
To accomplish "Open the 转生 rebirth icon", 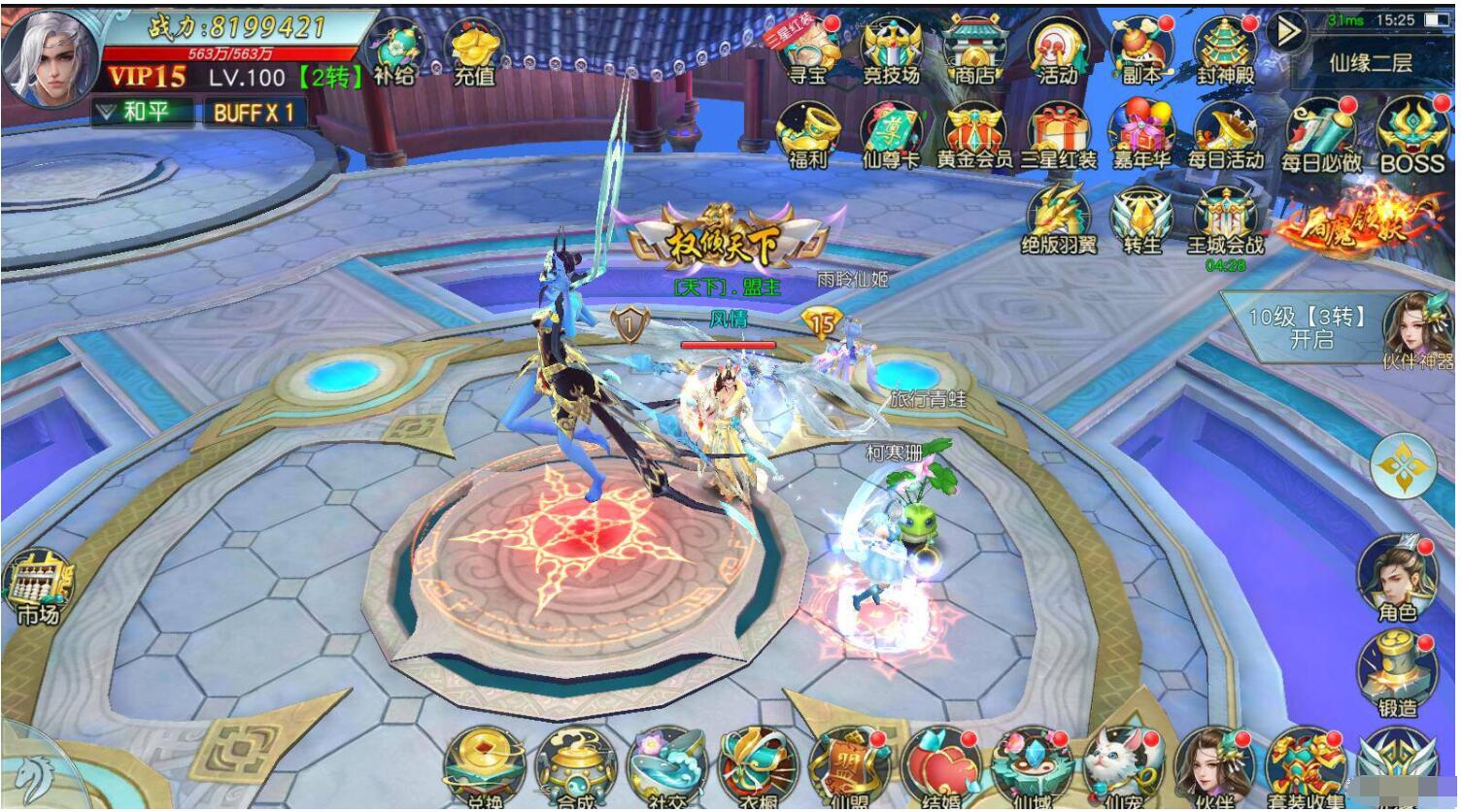I will [x=1141, y=219].
